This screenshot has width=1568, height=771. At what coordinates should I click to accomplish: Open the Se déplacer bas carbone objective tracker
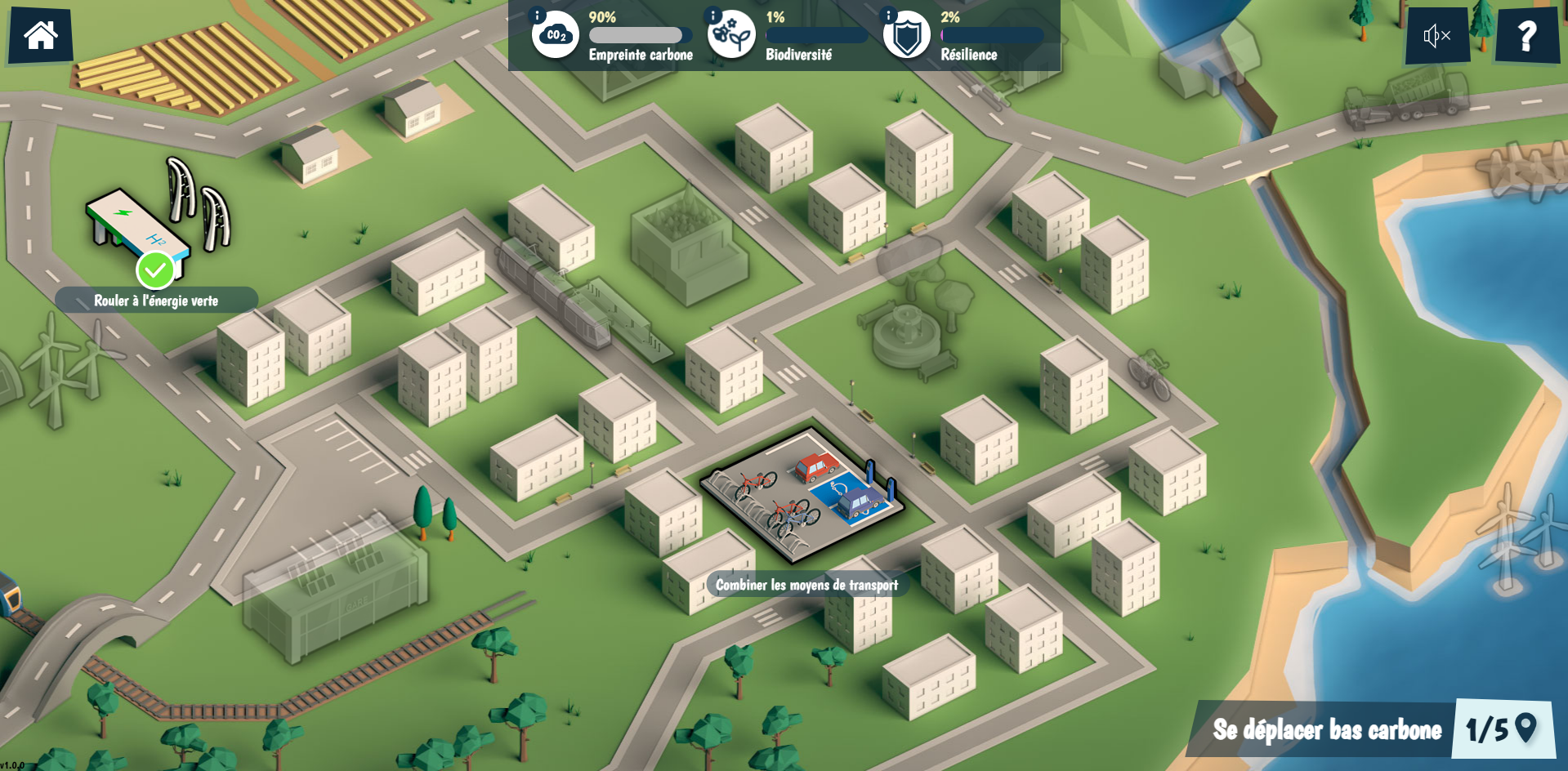click(x=1371, y=729)
